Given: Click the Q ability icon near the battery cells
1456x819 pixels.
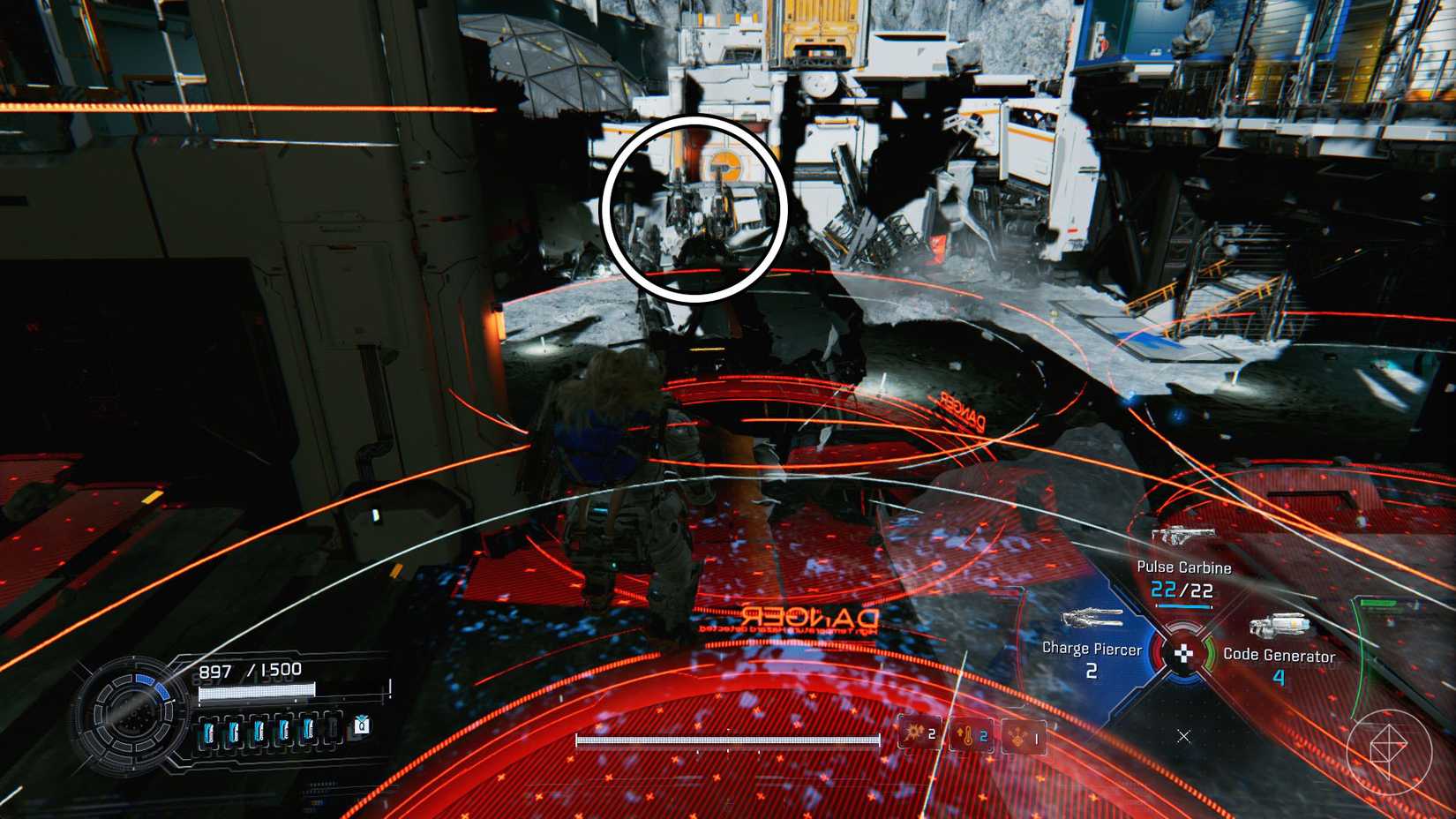Looking at the screenshot, I should point(362,726).
